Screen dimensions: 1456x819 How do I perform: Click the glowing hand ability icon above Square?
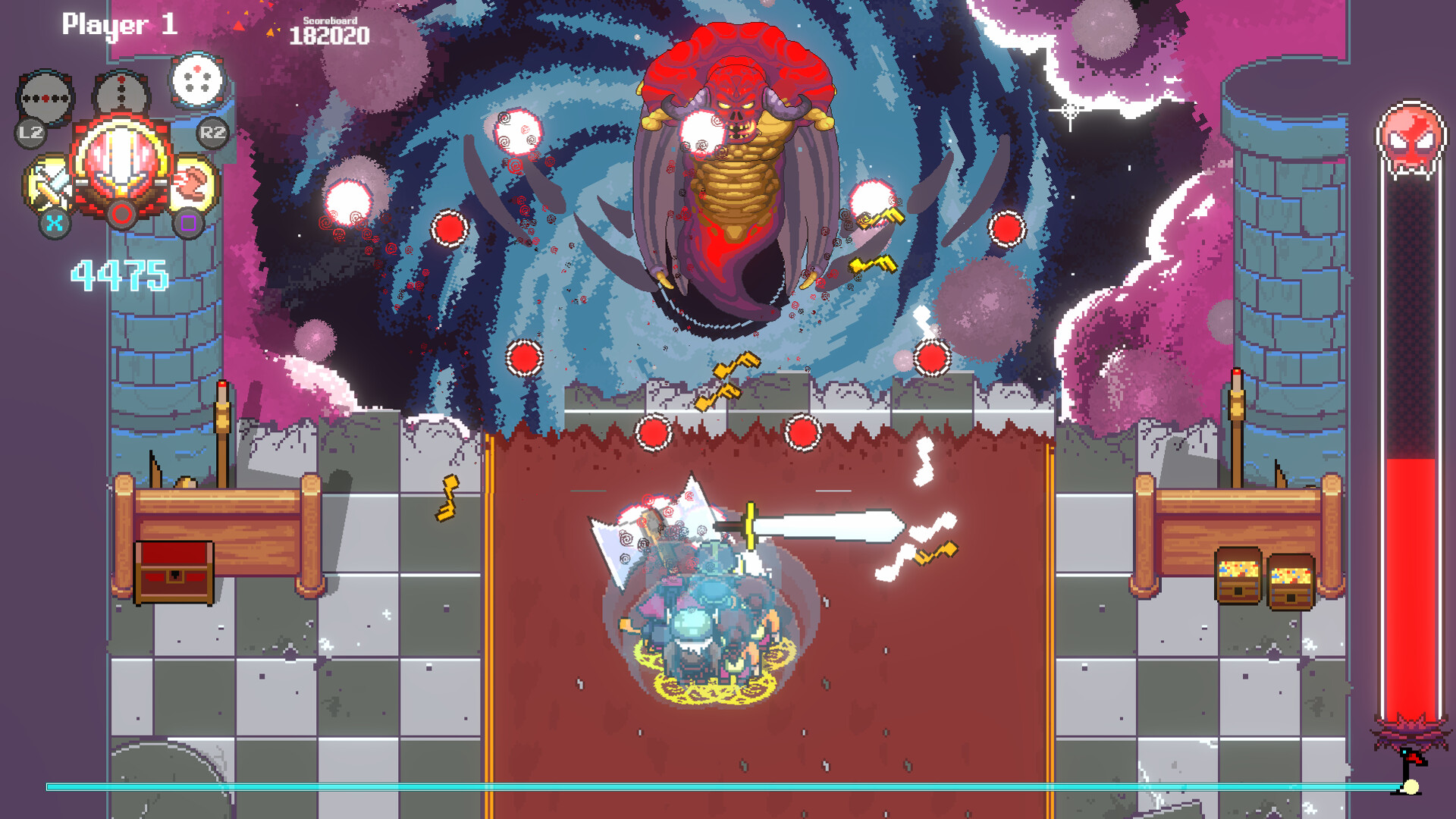pyautogui.click(x=191, y=184)
